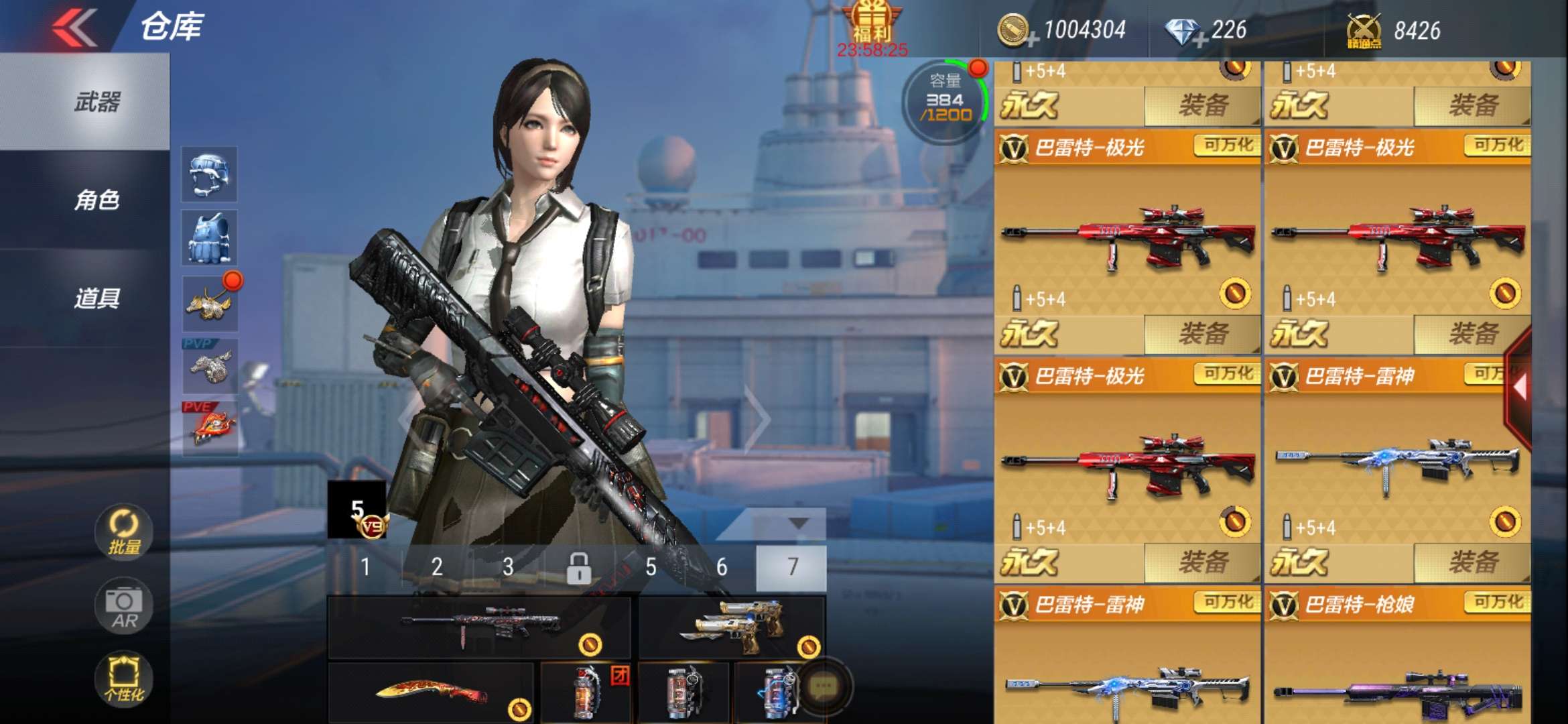Add more gold coins via plus icon

point(1032,40)
